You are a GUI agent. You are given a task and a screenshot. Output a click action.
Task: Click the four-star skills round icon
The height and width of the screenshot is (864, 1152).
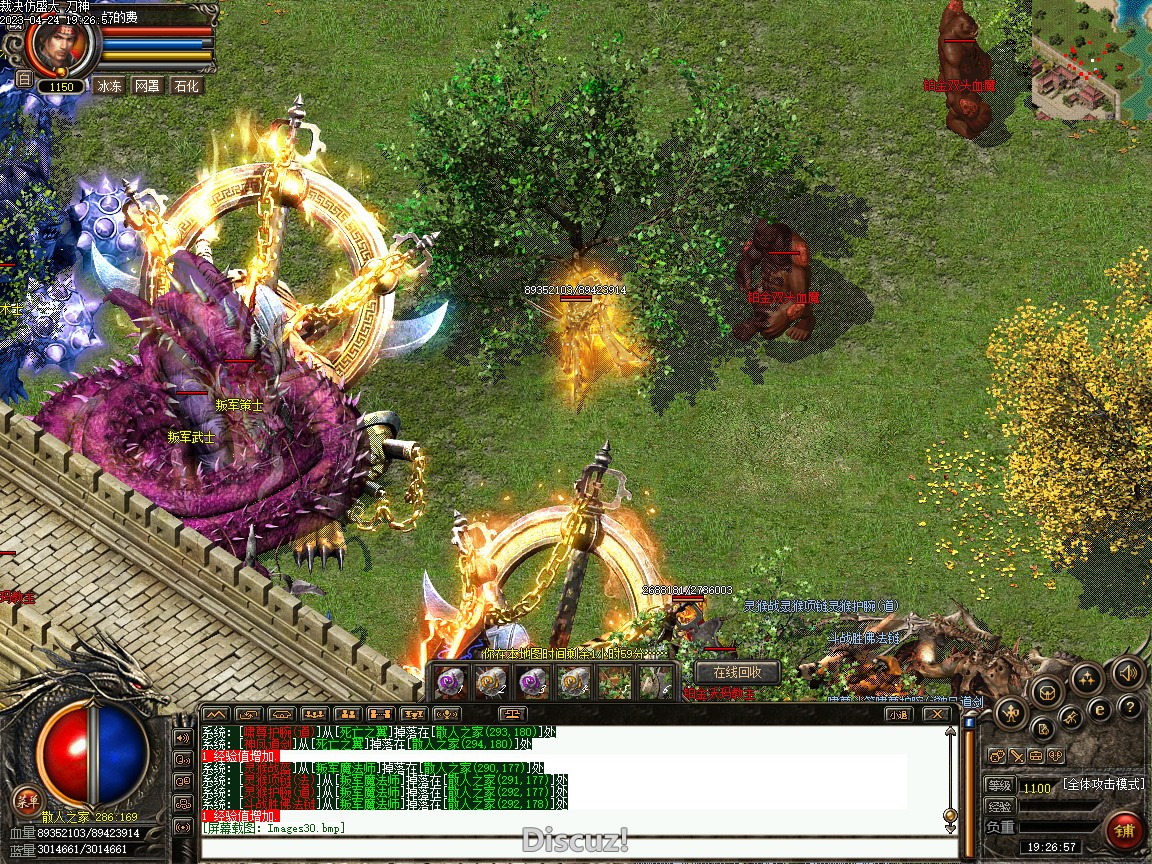pos(1087,680)
